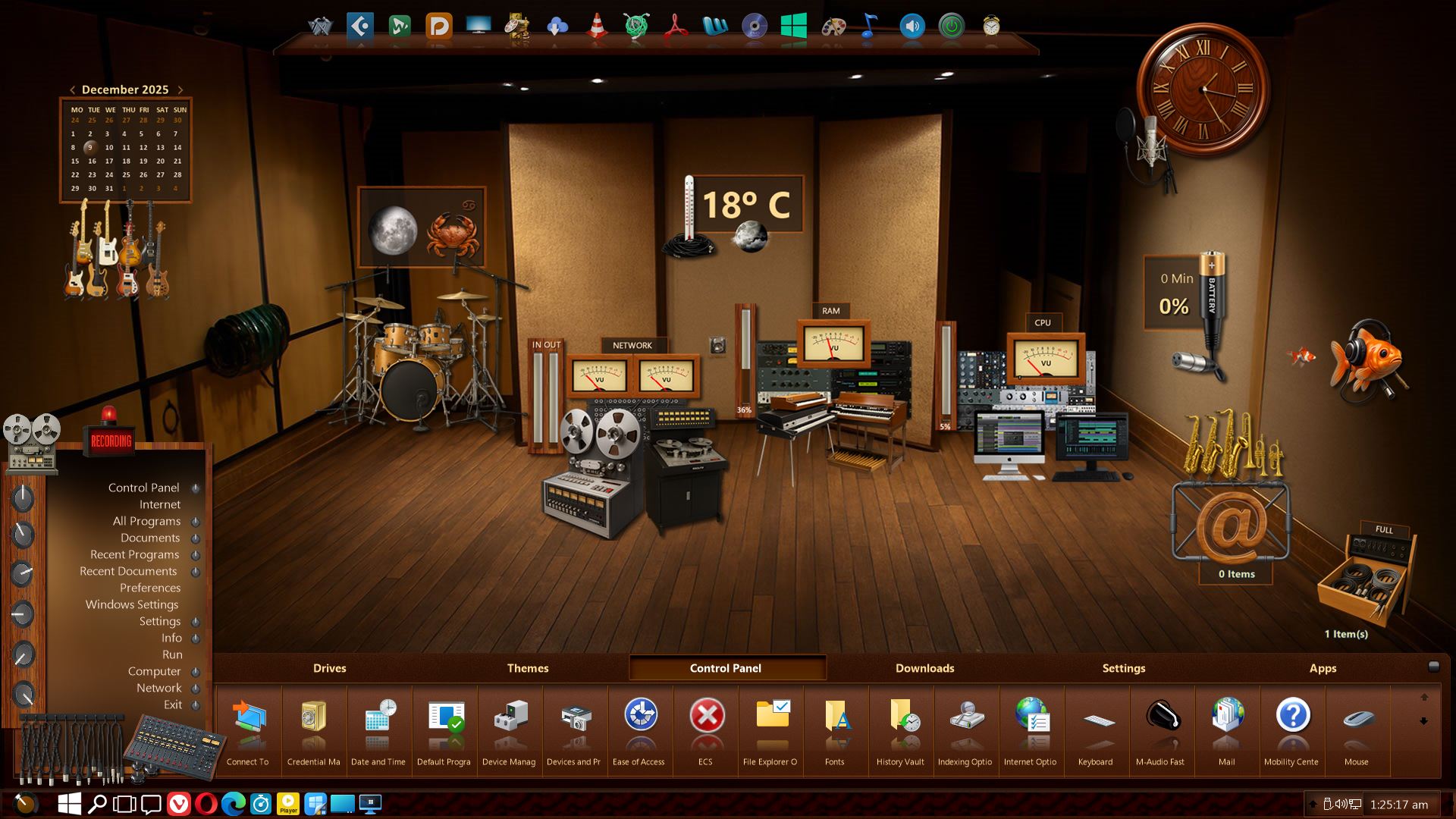
Task: Open Windows Settings from the side menu
Action: pos(132,604)
